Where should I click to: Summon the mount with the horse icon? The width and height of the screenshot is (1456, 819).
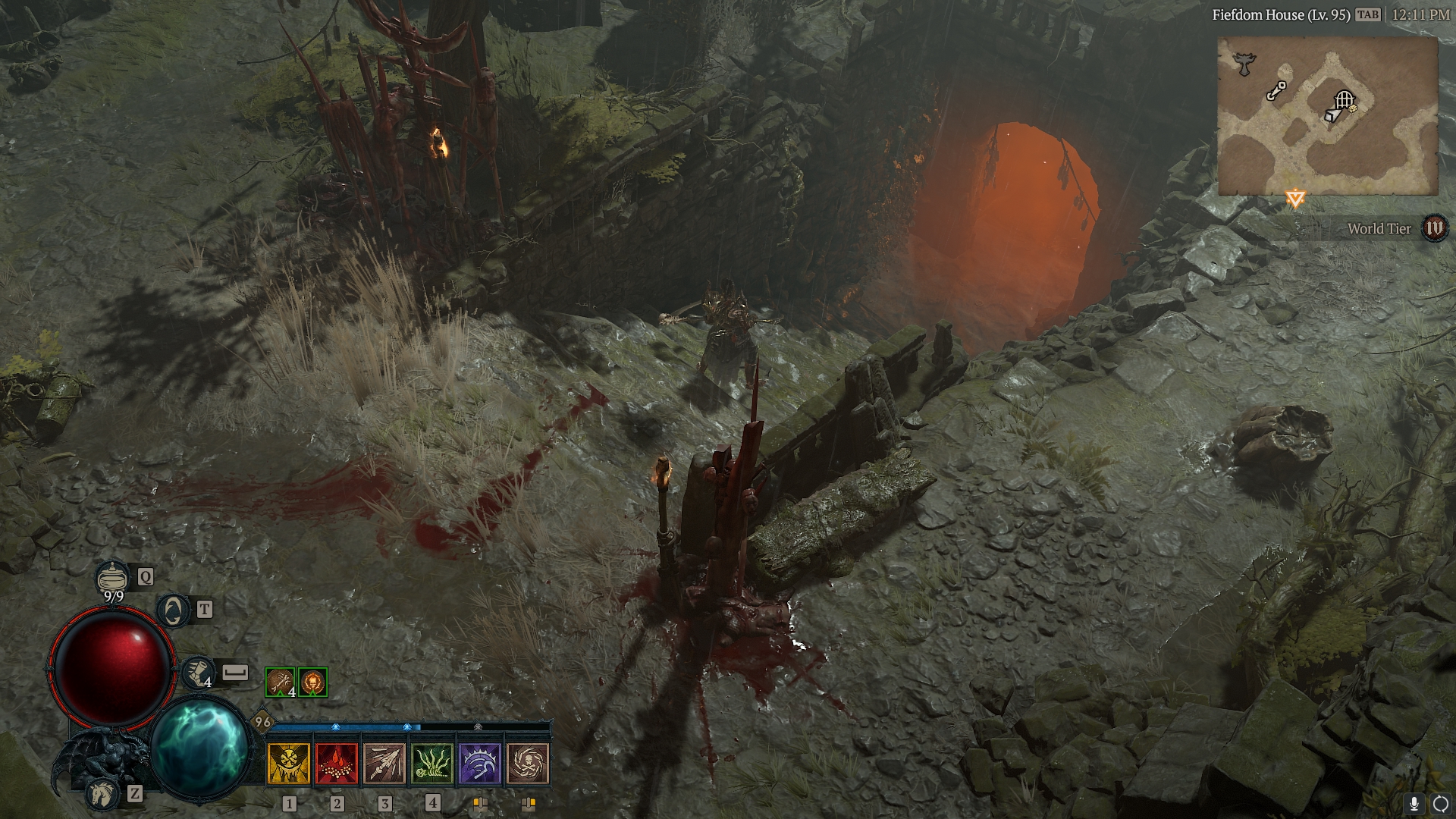click(x=103, y=793)
